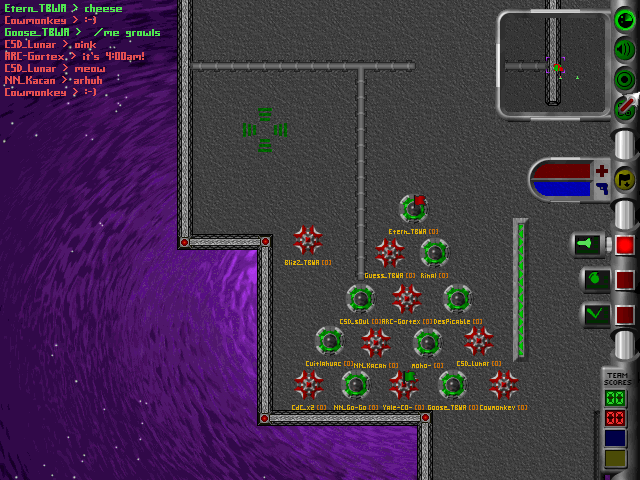
Task: Click the yellow flag drop button
Action: (626, 180)
